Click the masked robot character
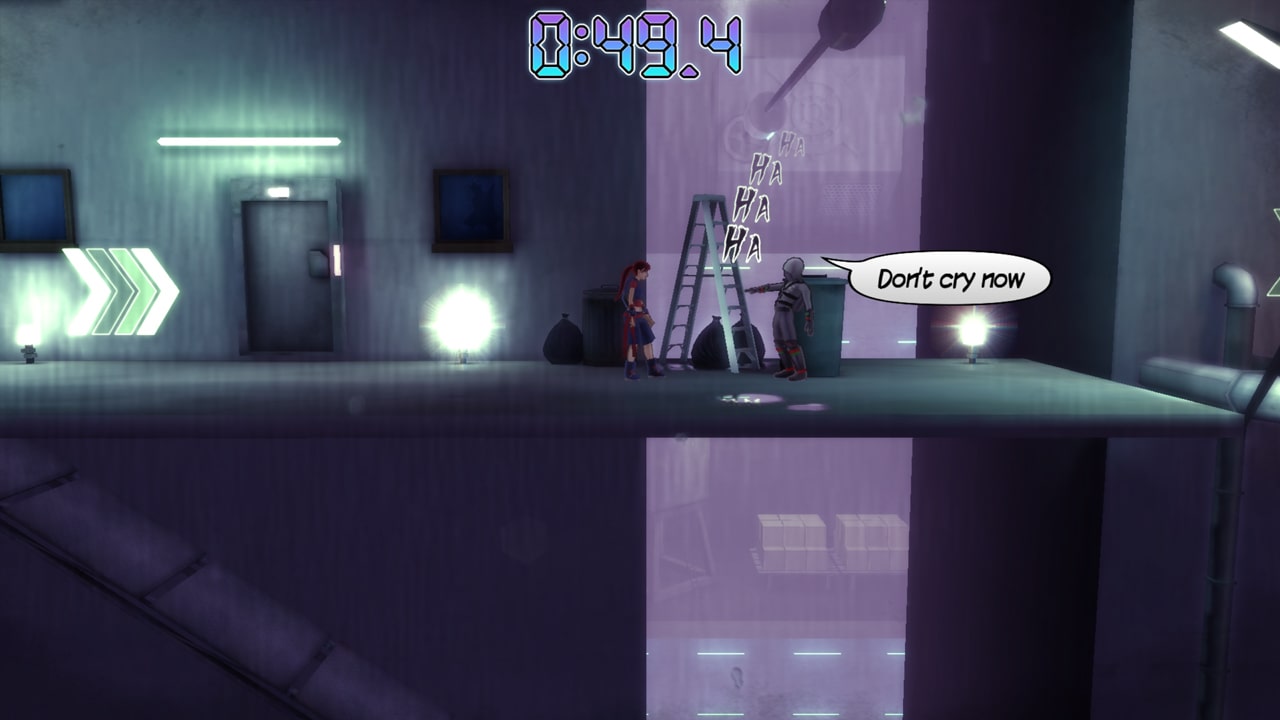1280x720 pixels. (790, 320)
